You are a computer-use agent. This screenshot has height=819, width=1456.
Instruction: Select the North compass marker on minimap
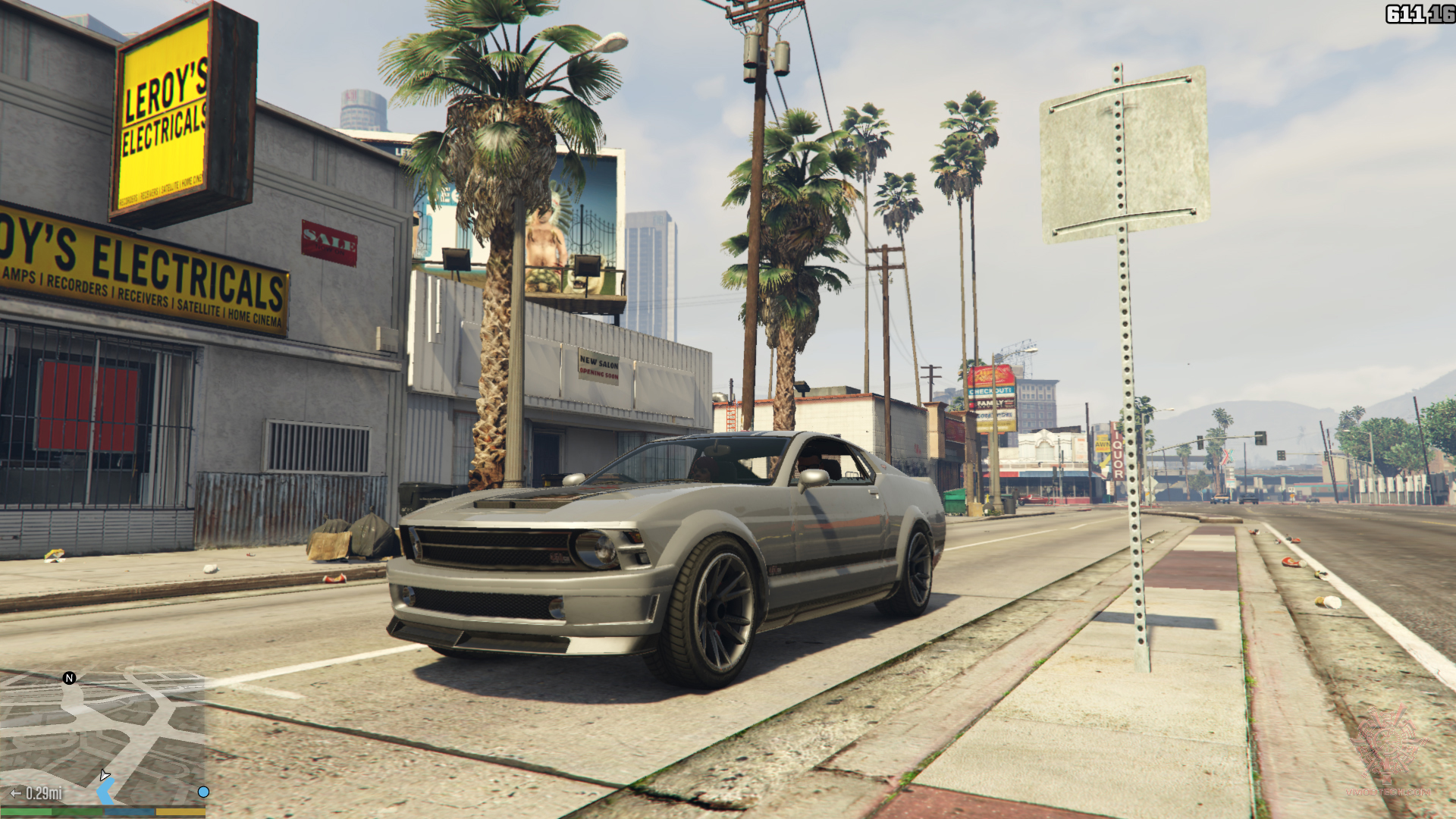[69, 678]
